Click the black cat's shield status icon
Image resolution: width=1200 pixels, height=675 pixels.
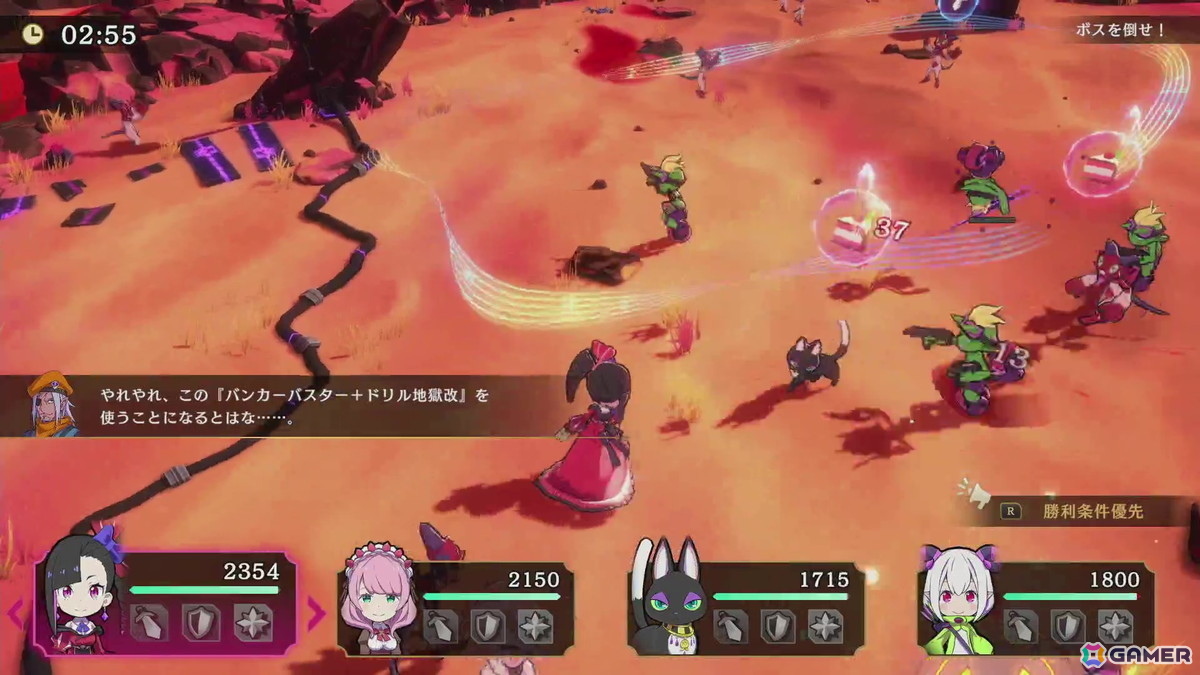pos(777,626)
